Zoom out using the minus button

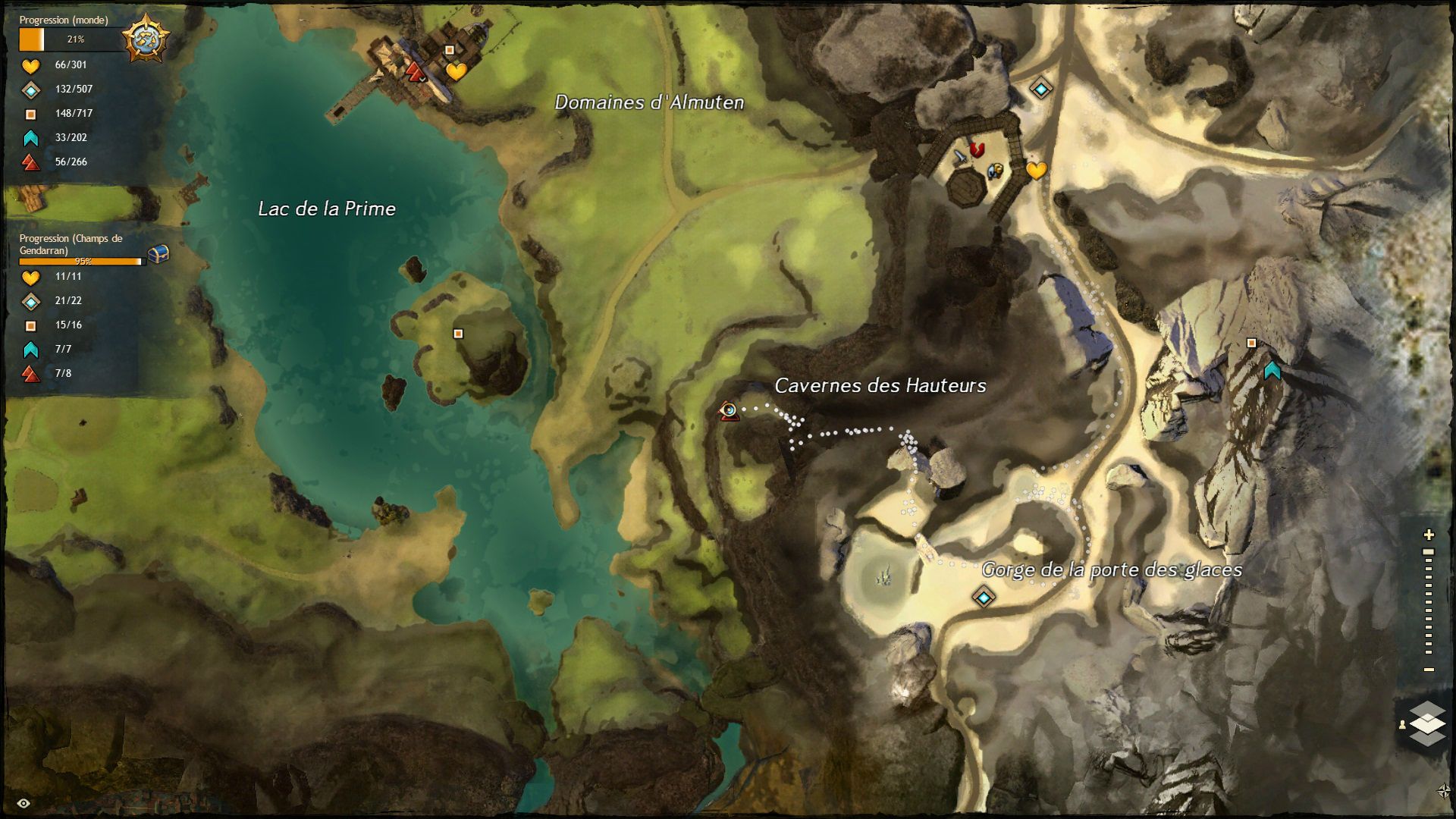coord(1428,669)
